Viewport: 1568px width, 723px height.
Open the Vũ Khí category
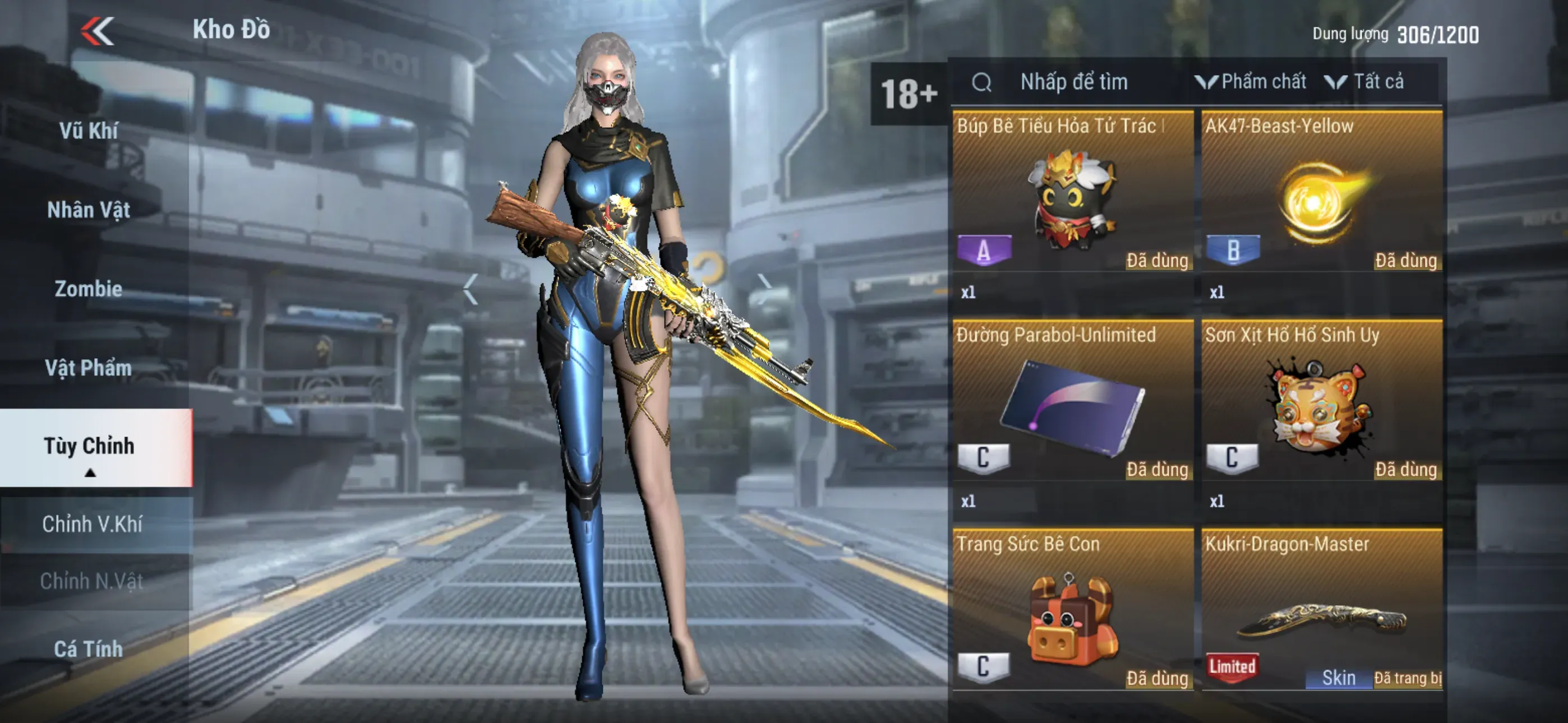pos(89,131)
